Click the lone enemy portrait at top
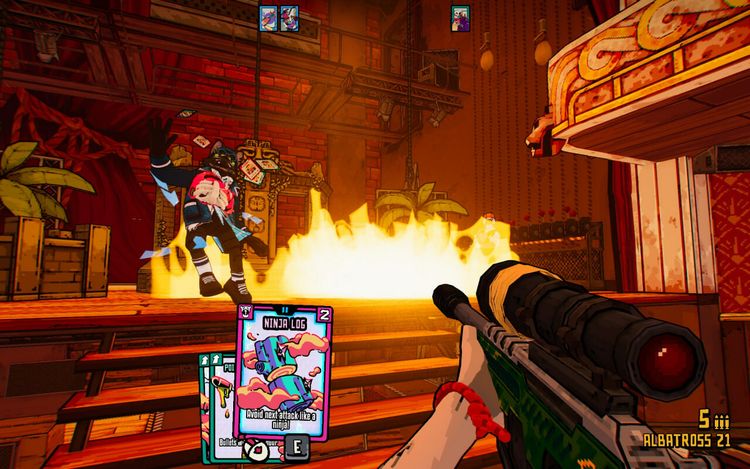Viewport: 750px width, 469px height. pos(460,16)
